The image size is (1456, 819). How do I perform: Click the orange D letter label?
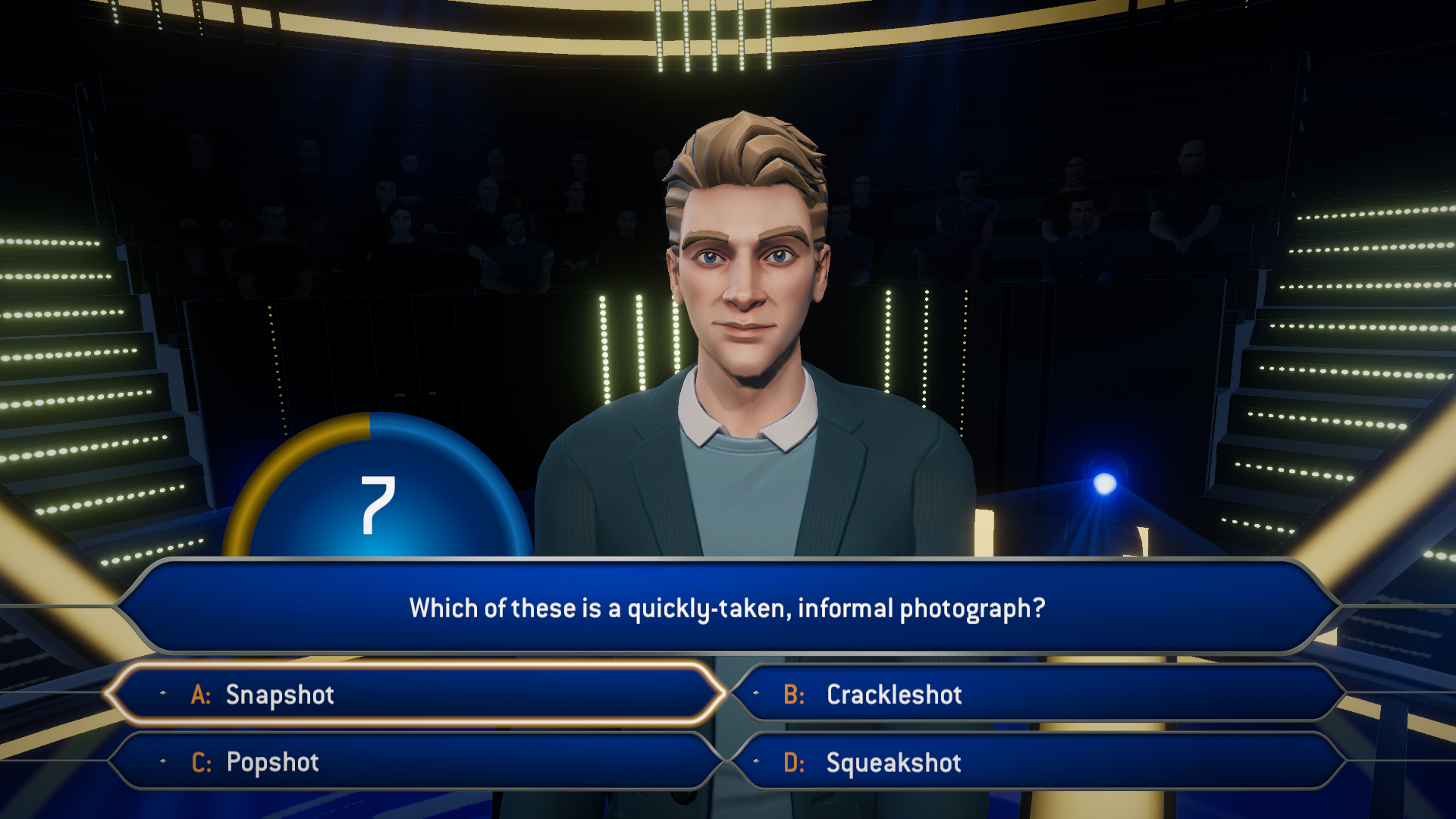[795, 762]
